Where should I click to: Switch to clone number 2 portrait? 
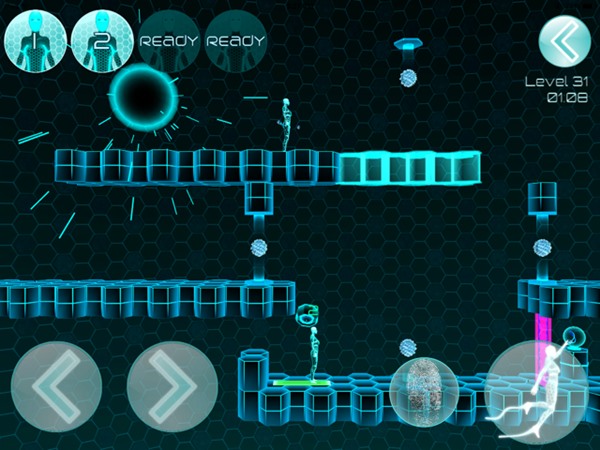coord(102,40)
